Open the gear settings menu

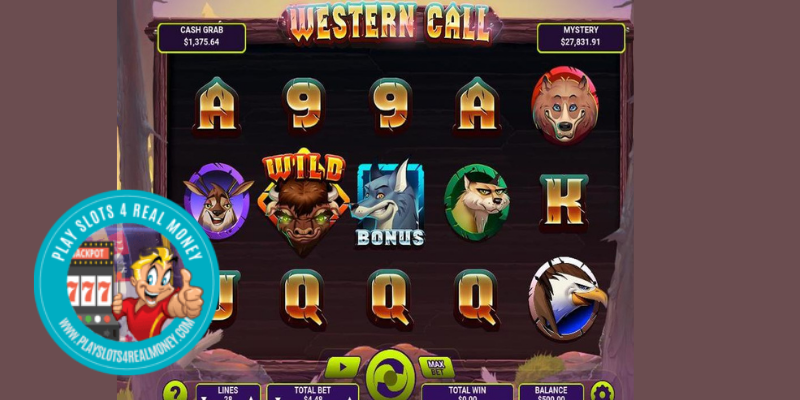(x=602, y=391)
